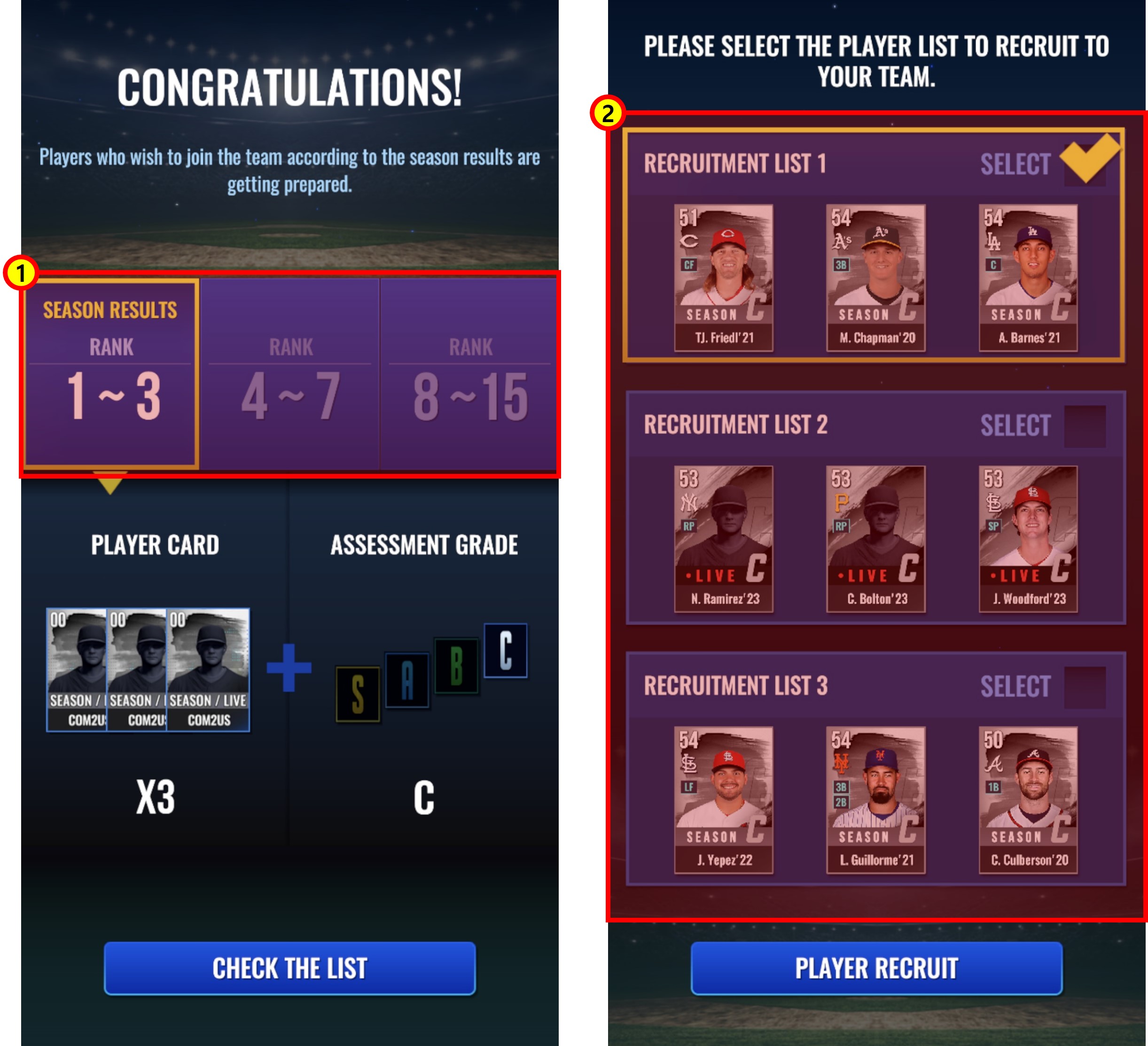Inspect the L. Guillorme '21 player card
This screenshot has width=1148, height=1046.
pyautogui.click(x=875, y=799)
